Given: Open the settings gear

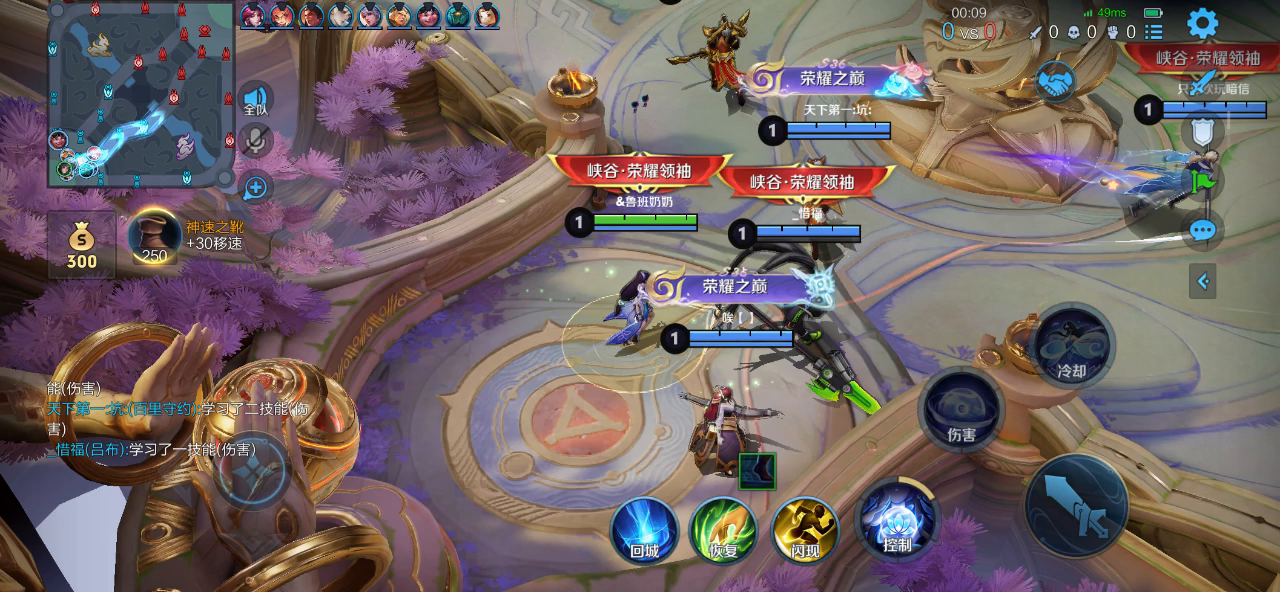Looking at the screenshot, I should coord(1202,23).
